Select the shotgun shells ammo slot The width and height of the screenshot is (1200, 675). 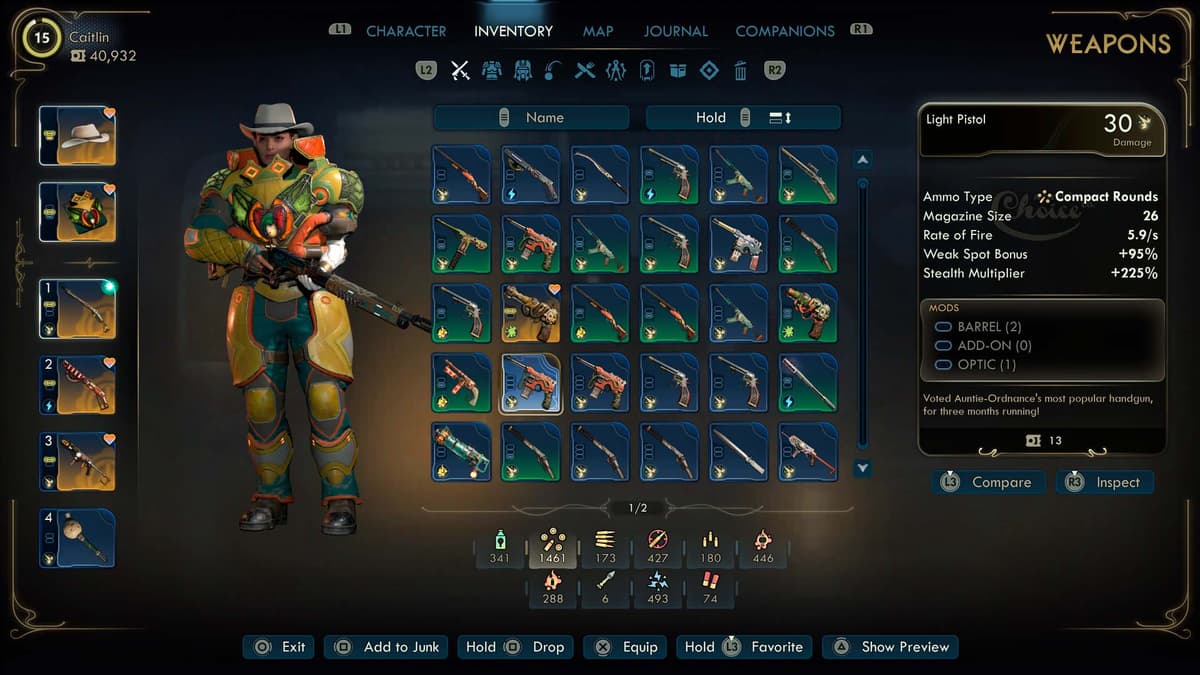pos(710,587)
